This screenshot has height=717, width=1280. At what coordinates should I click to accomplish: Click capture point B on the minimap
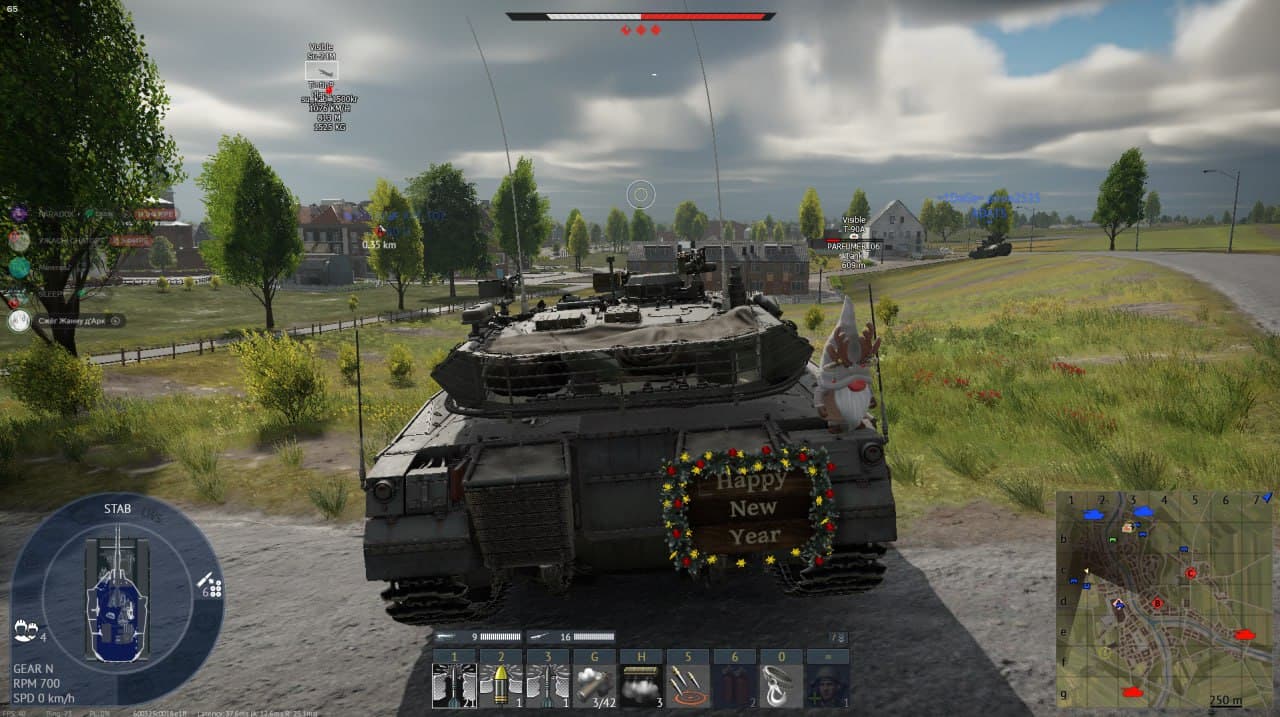1157,603
